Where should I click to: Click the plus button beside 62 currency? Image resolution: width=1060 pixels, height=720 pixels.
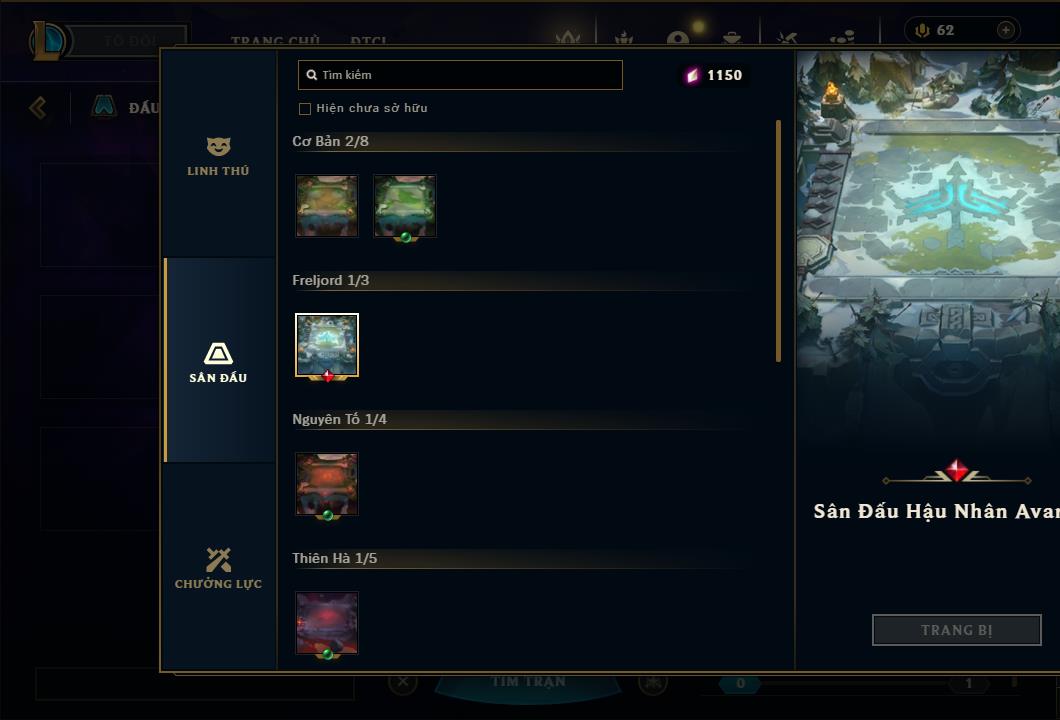click(1005, 31)
